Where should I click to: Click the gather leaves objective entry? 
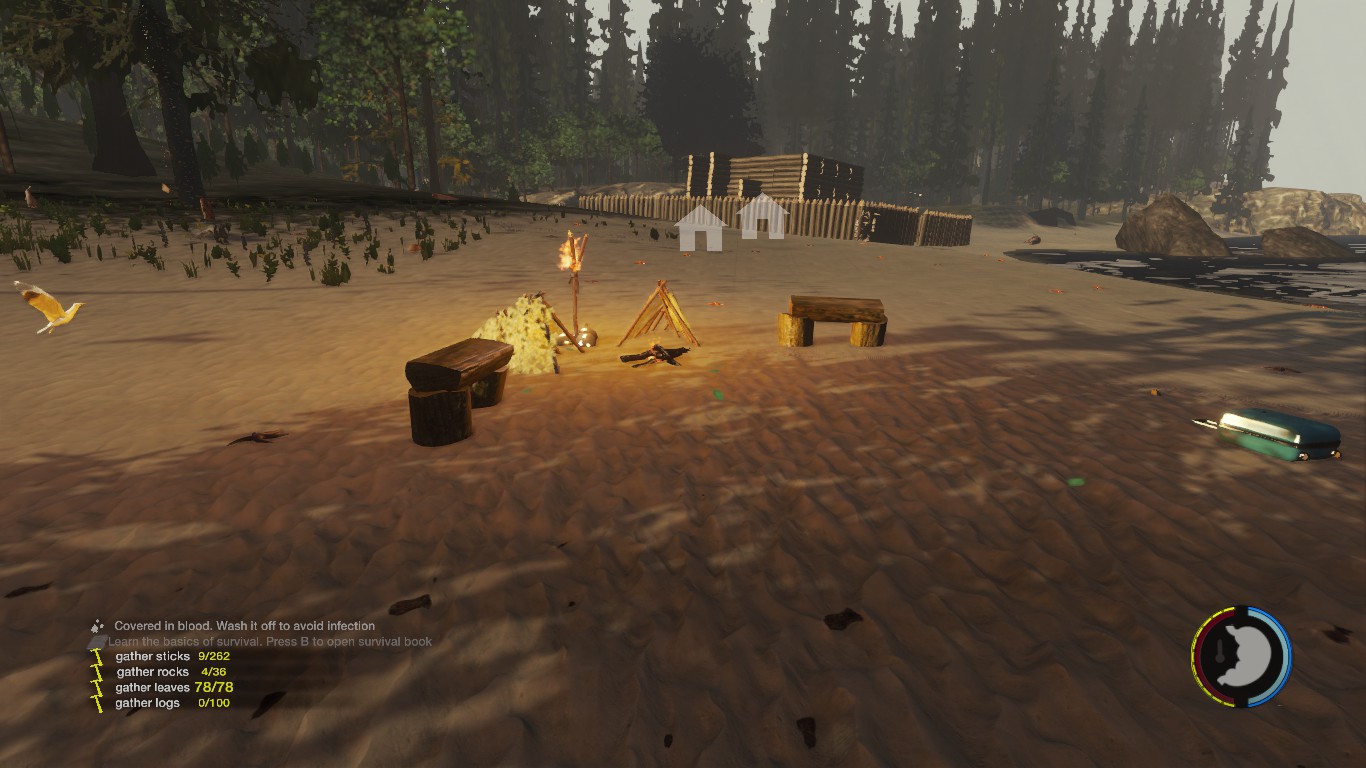(x=174, y=687)
